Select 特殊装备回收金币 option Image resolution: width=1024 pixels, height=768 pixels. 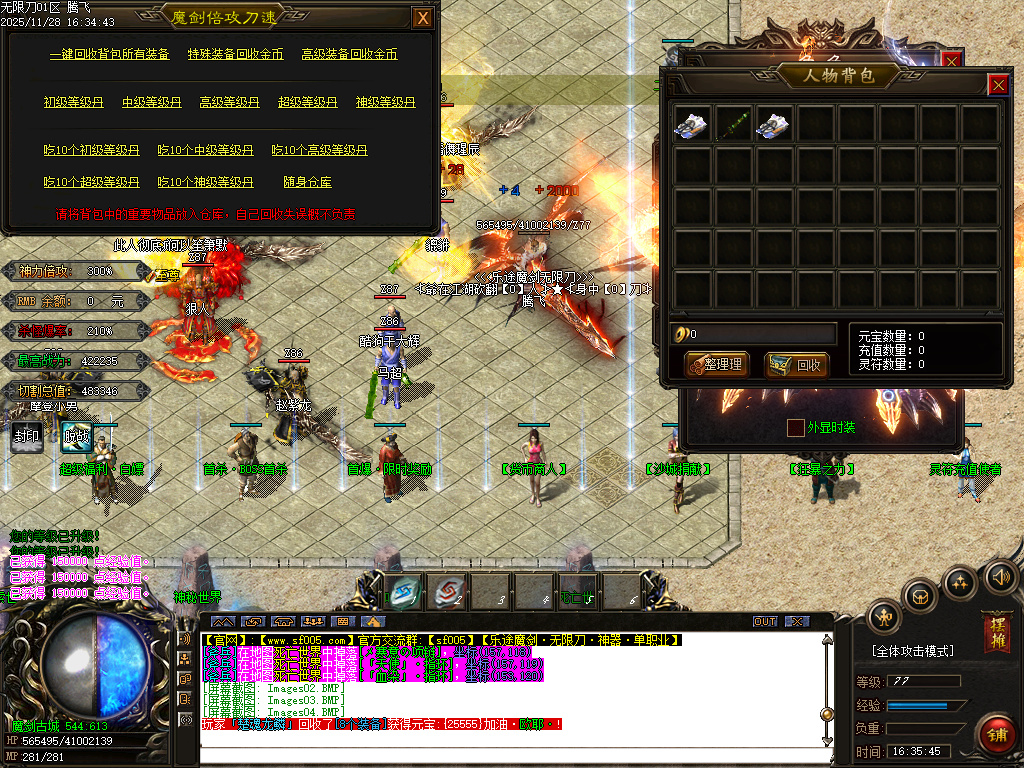tap(236, 54)
